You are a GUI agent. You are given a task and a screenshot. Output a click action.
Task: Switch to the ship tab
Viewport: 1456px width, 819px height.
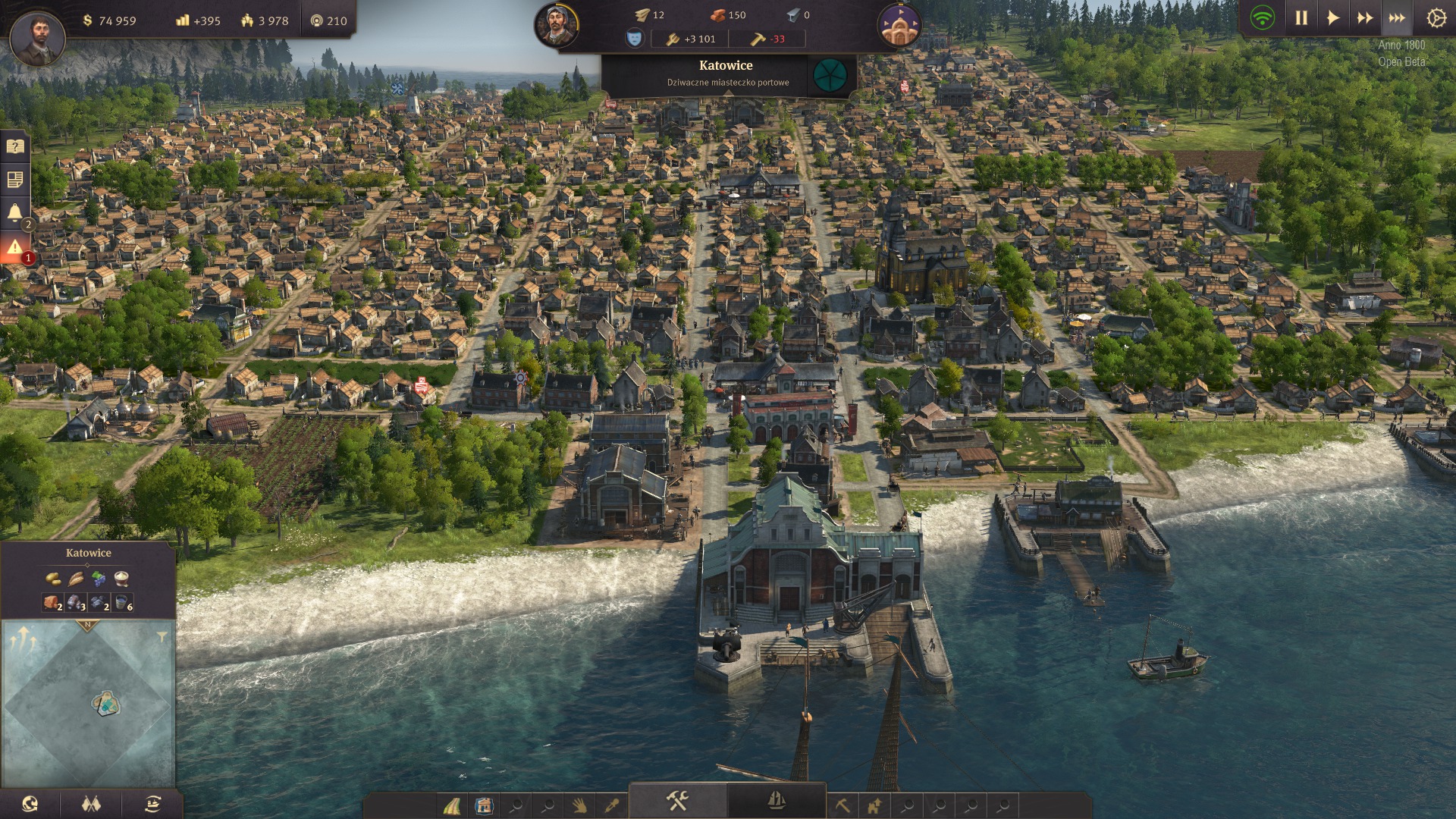click(x=777, y=801)
